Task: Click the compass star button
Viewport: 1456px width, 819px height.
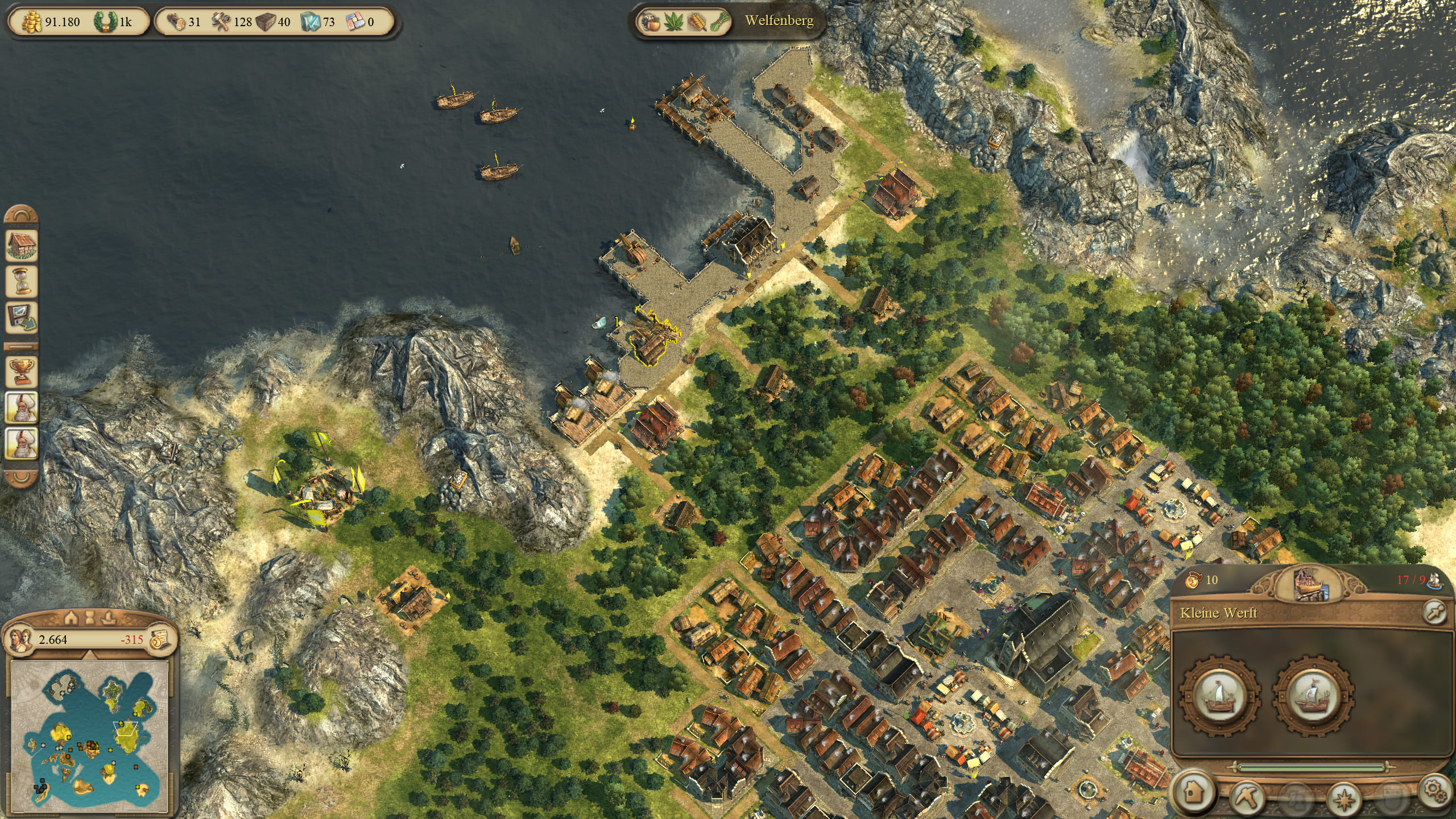Action: pos(1345,797)
